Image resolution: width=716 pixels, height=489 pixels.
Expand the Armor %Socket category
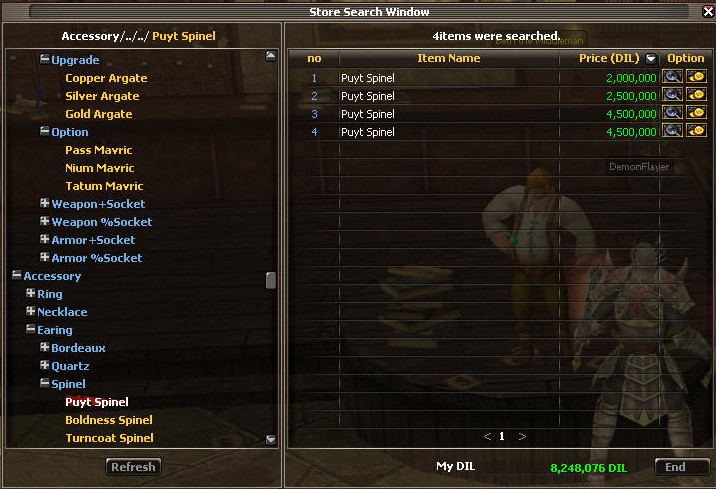[45, 258]
